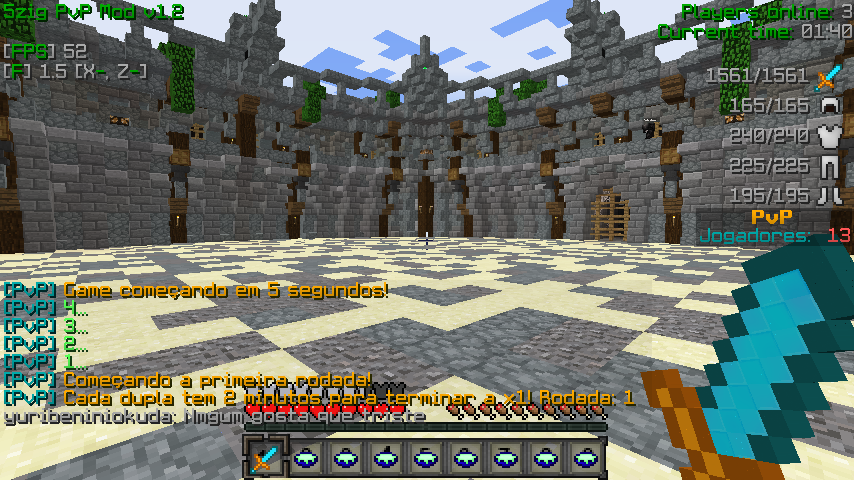Screen dimensions: 854x480
Task: Click the iron leggings status icon
Action: [827, 166]
